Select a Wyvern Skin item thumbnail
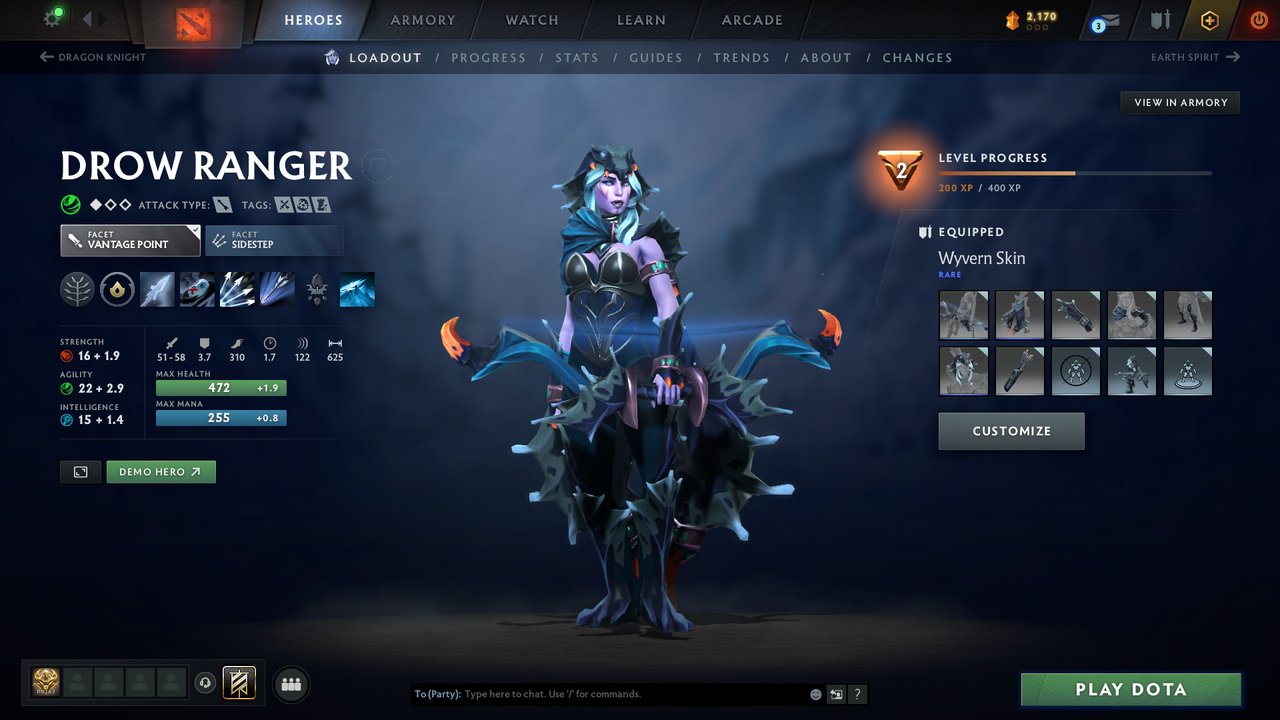 pyautogui.click(x=963, y=314)
